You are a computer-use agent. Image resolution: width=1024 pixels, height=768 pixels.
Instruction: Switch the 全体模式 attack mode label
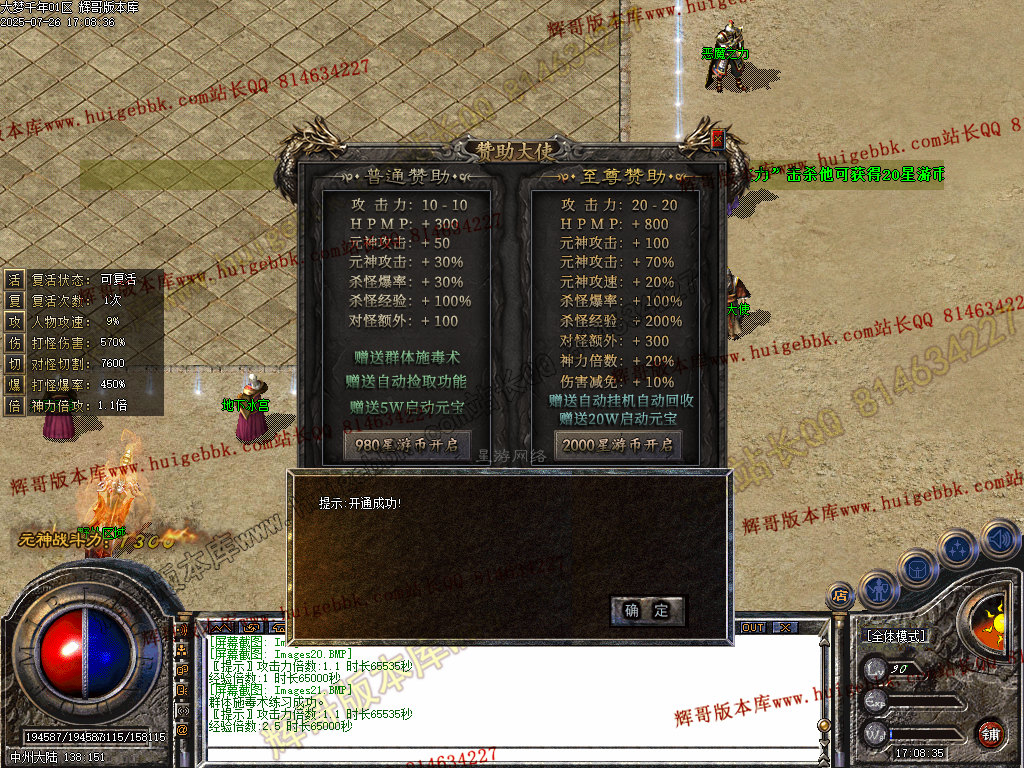(895, 636)
